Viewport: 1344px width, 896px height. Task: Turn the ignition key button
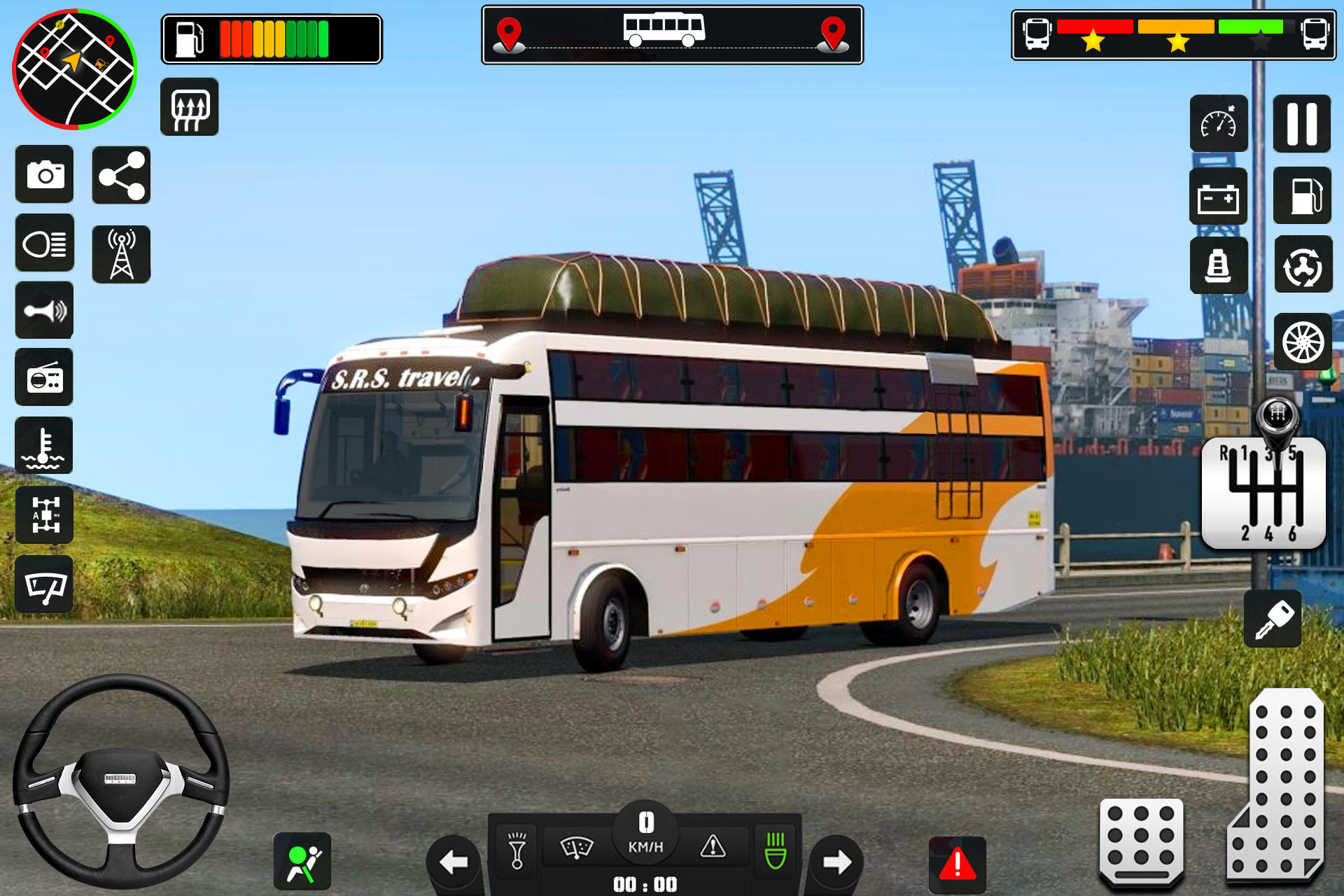coord(1273,619)
